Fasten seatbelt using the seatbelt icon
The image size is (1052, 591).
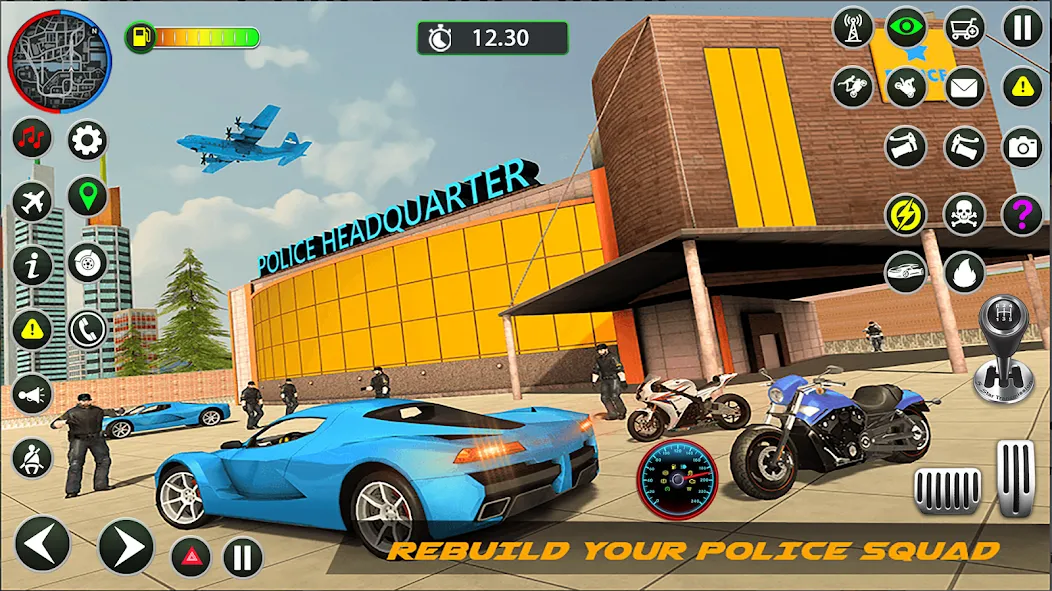(32, 458)
